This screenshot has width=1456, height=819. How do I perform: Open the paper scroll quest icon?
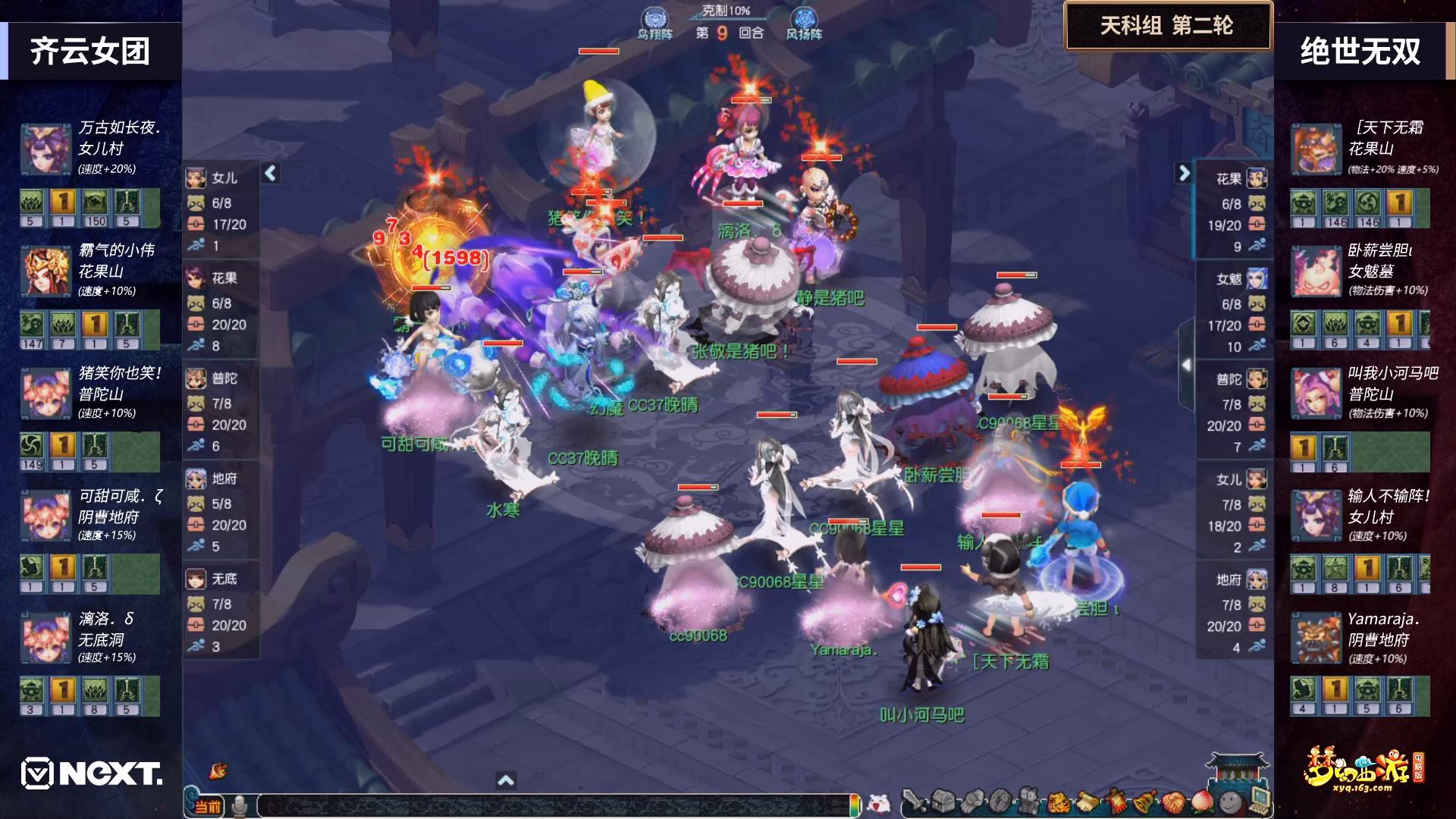(x=1087, y=802)
